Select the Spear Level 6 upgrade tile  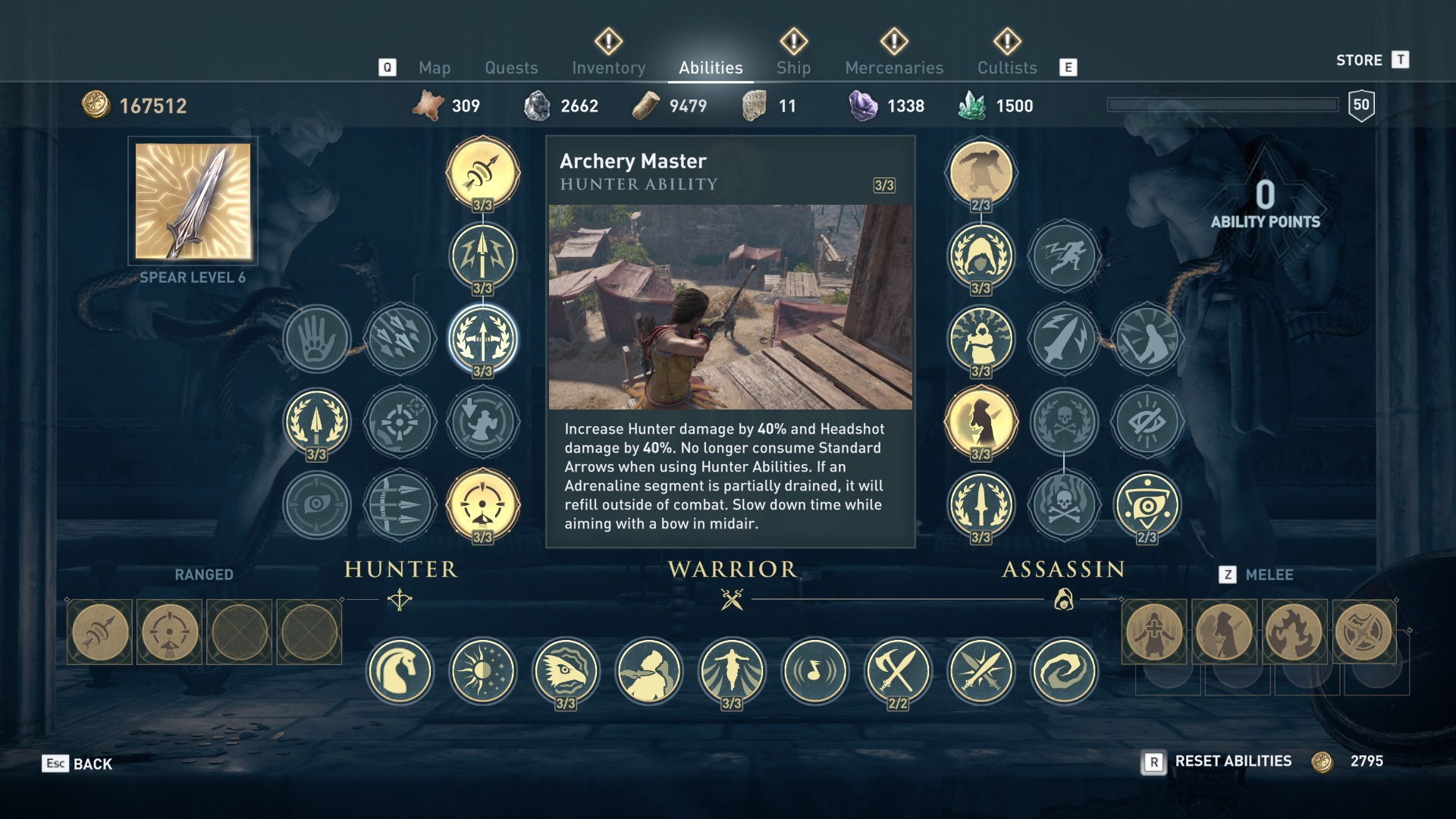pyautogui.click(x=193, y=202)
